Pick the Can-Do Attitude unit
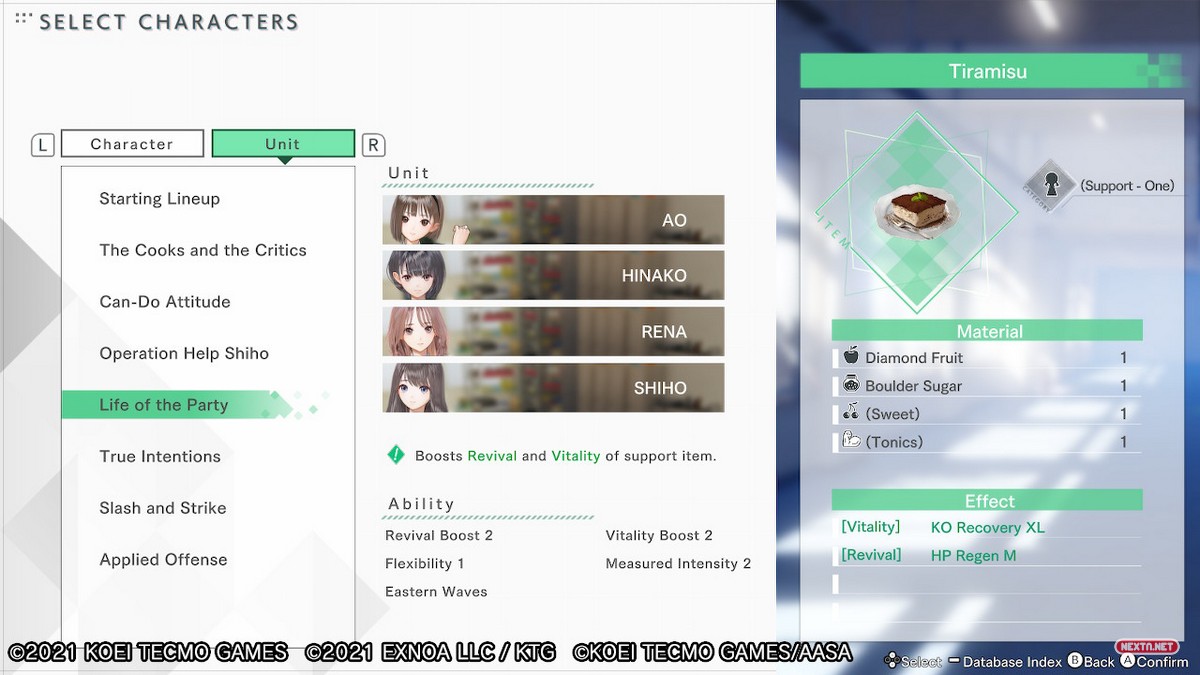The height and width of the screenshot is (675, 1200). 165,302
